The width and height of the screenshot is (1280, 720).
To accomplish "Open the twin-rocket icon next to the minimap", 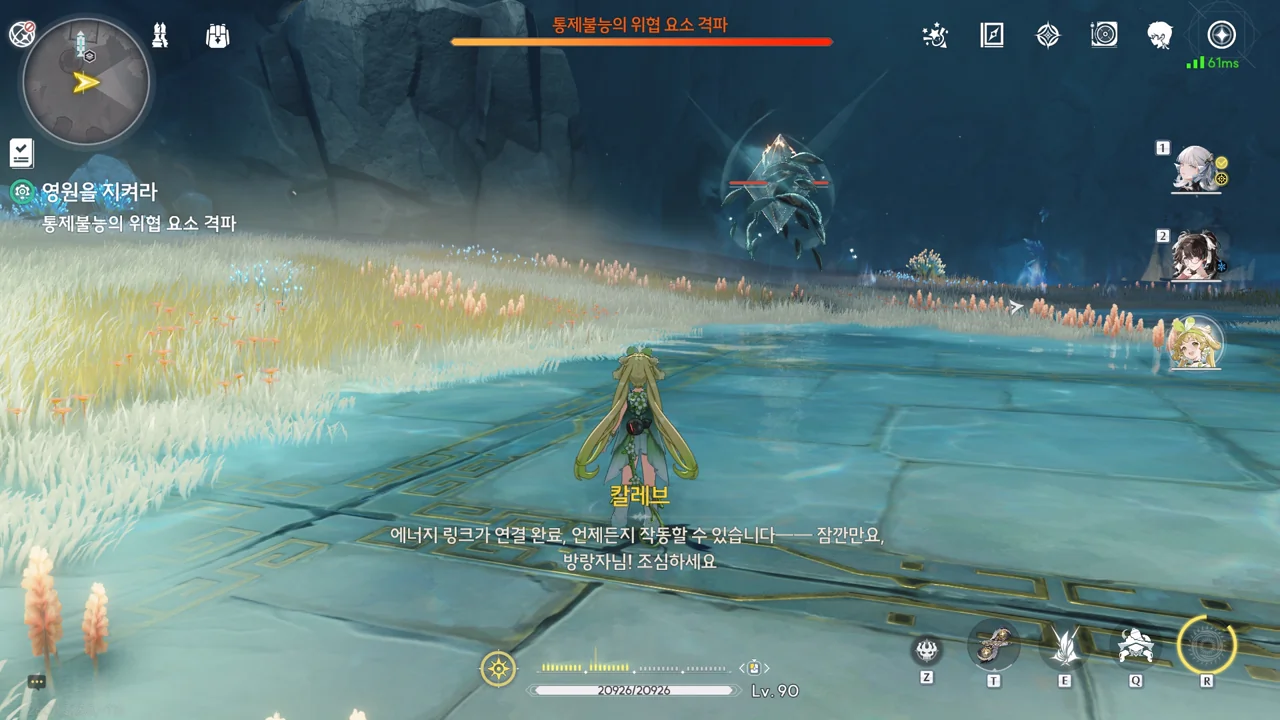I will click(x=159, y=36).
